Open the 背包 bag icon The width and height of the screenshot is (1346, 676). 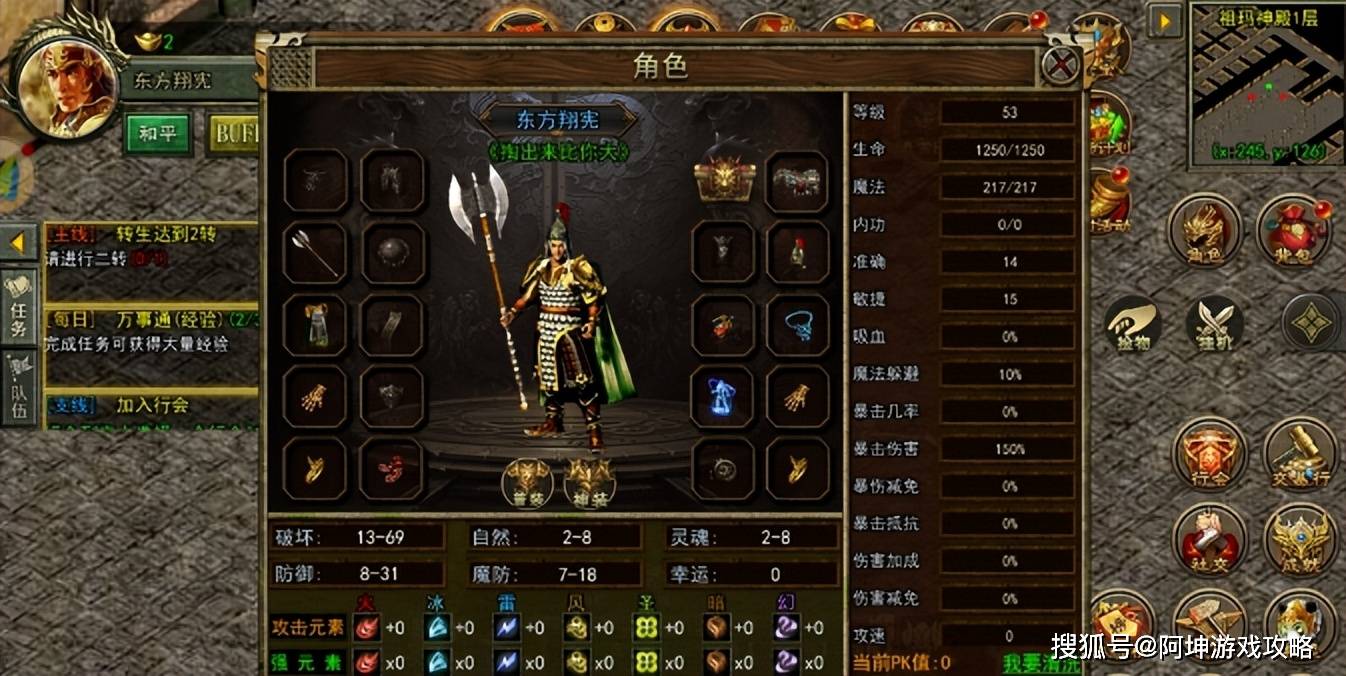pos(1292,231)
